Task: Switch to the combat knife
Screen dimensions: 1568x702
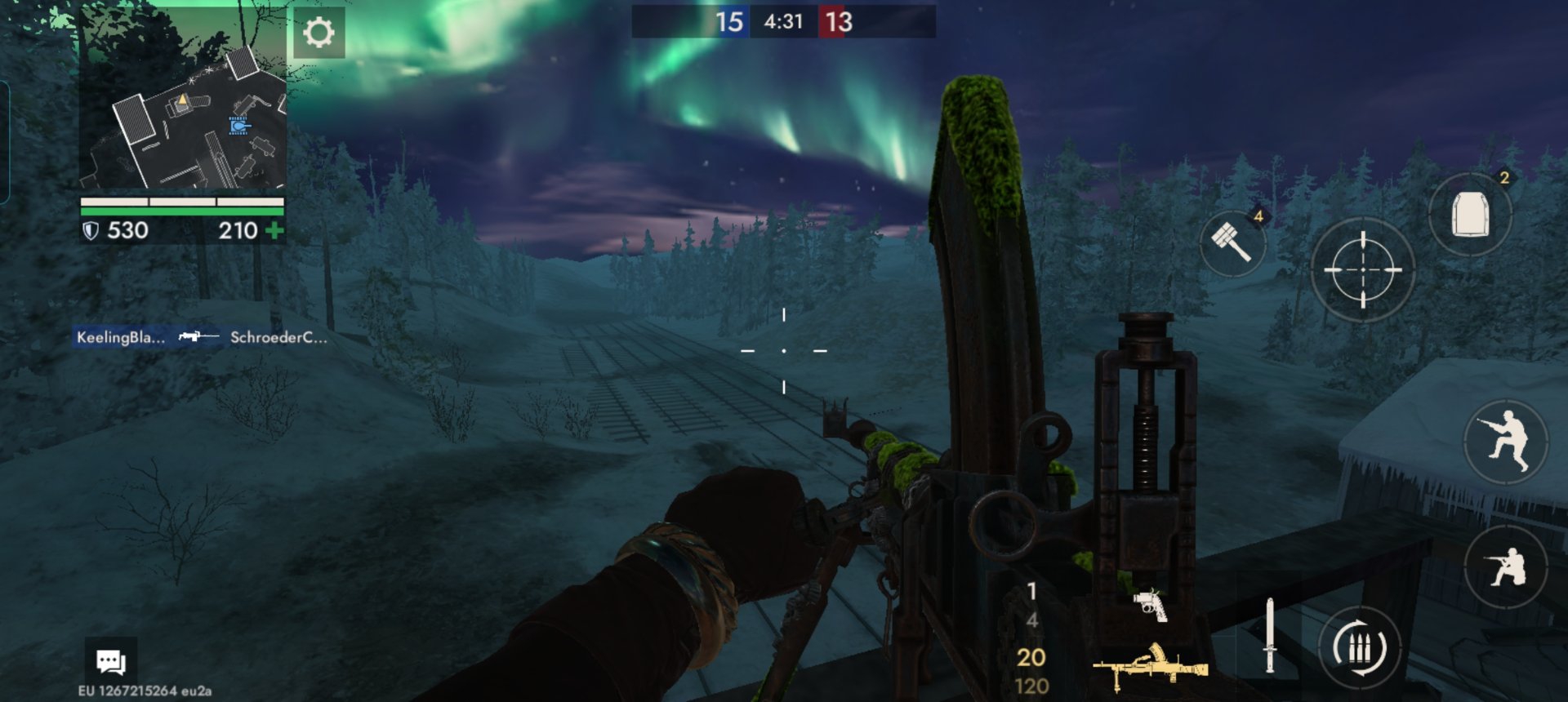Action: (1269, 637)
